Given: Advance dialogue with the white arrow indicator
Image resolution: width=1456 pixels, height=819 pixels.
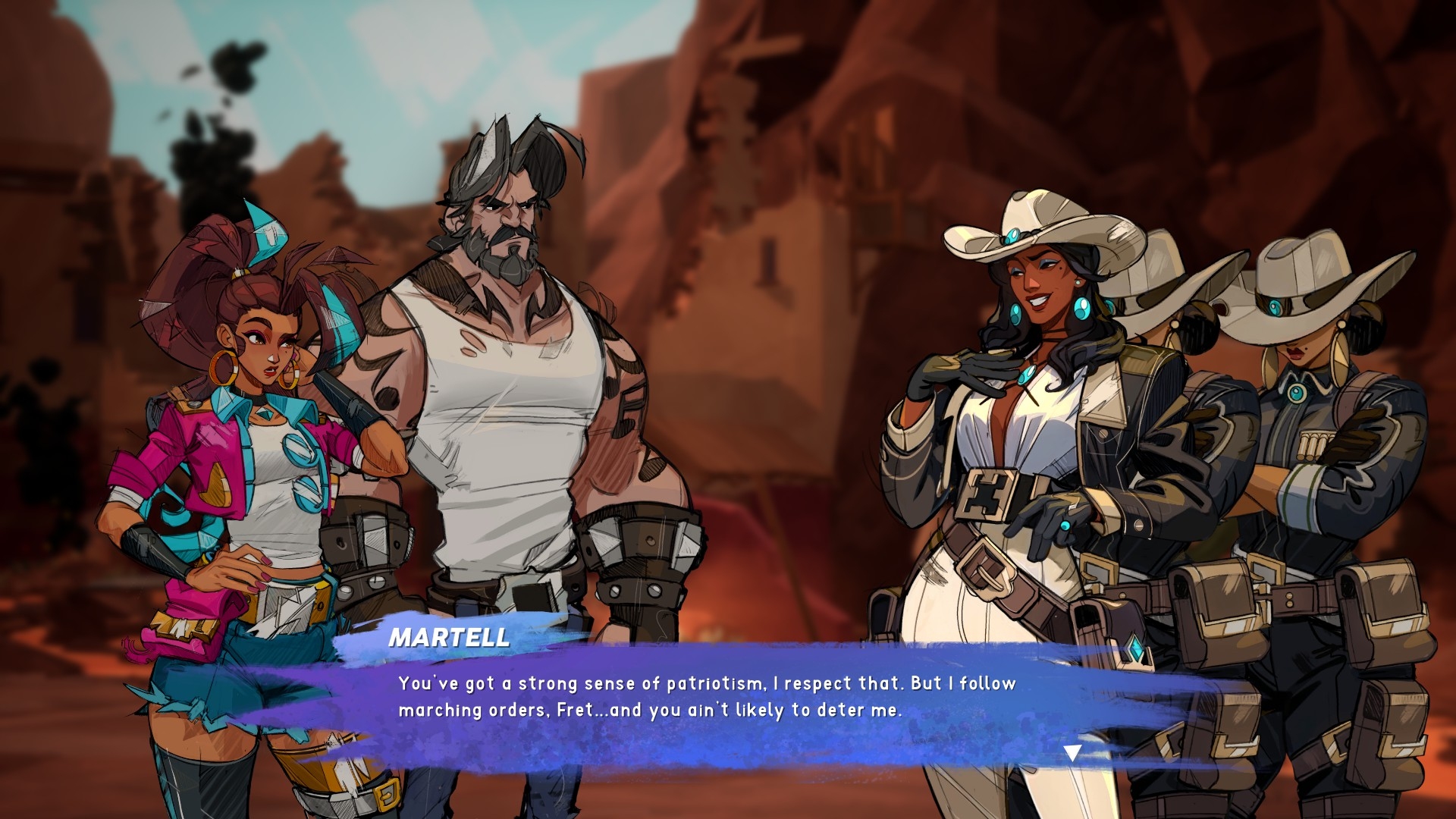Looking at the screenshot, I should coord(1072,753).
